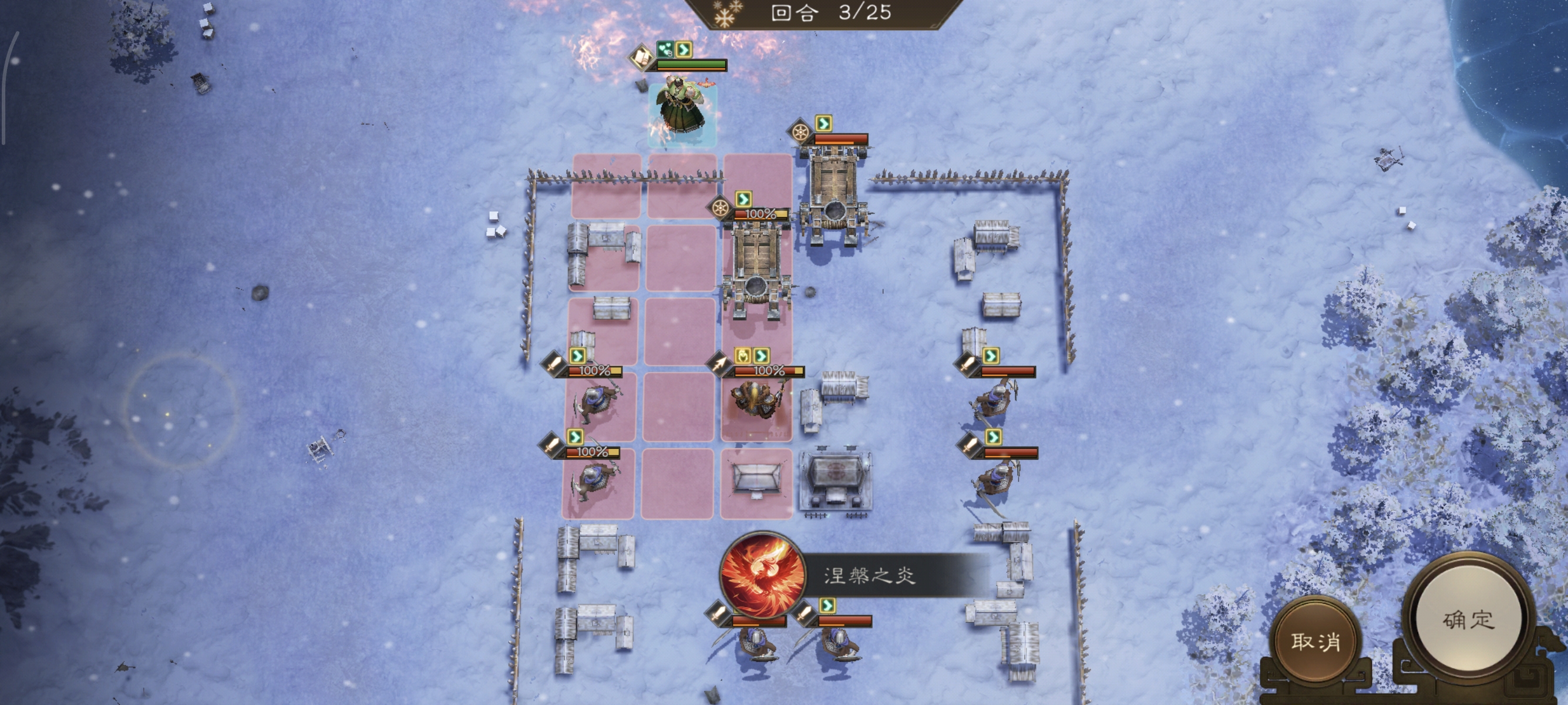Click the wheel icon on the lower siege tower
The width and height of the screenshot is (1568, 705).
pos(720,208)
